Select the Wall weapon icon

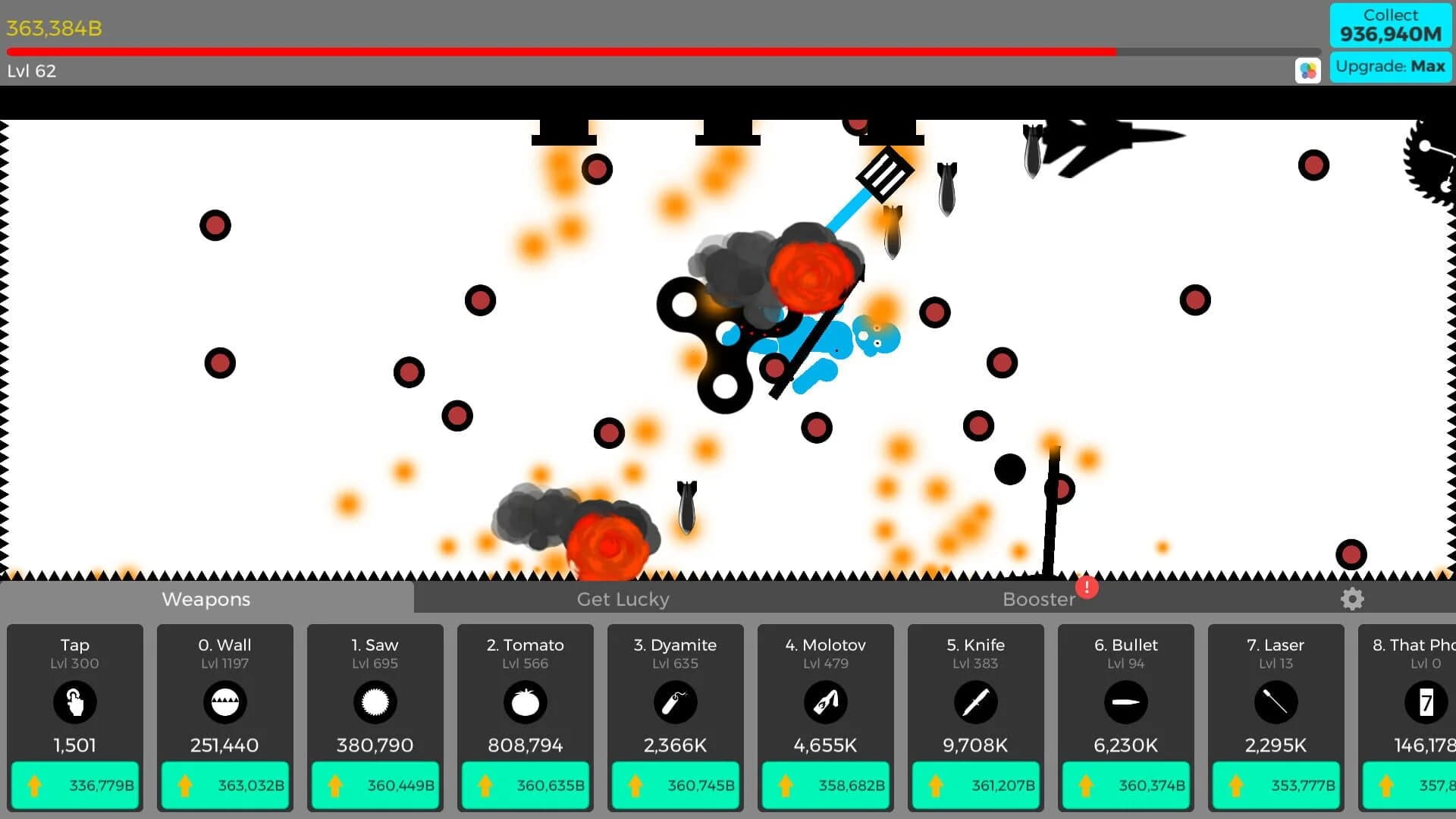point(224,702)
